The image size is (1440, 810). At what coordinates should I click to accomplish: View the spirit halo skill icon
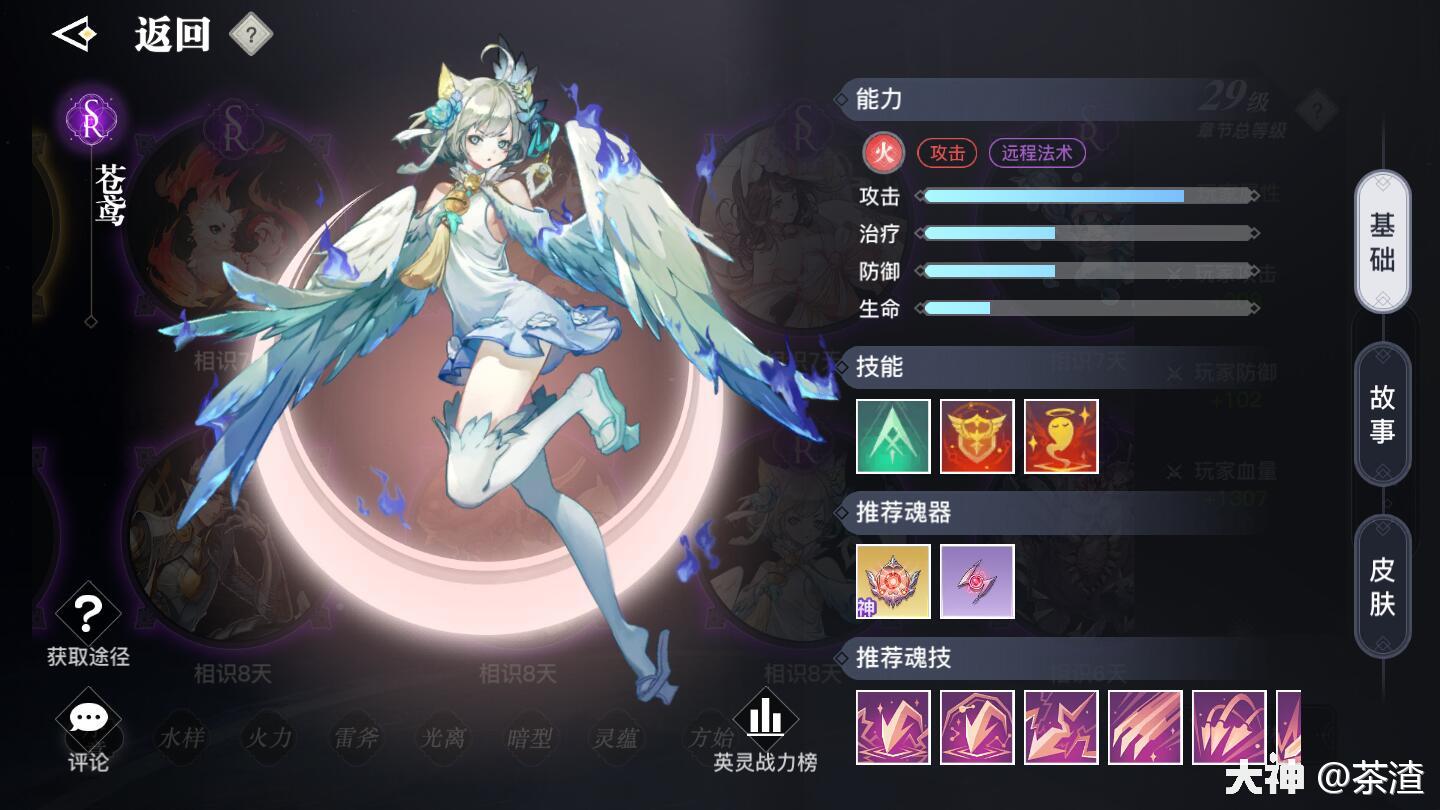(x=1061, y=435)
